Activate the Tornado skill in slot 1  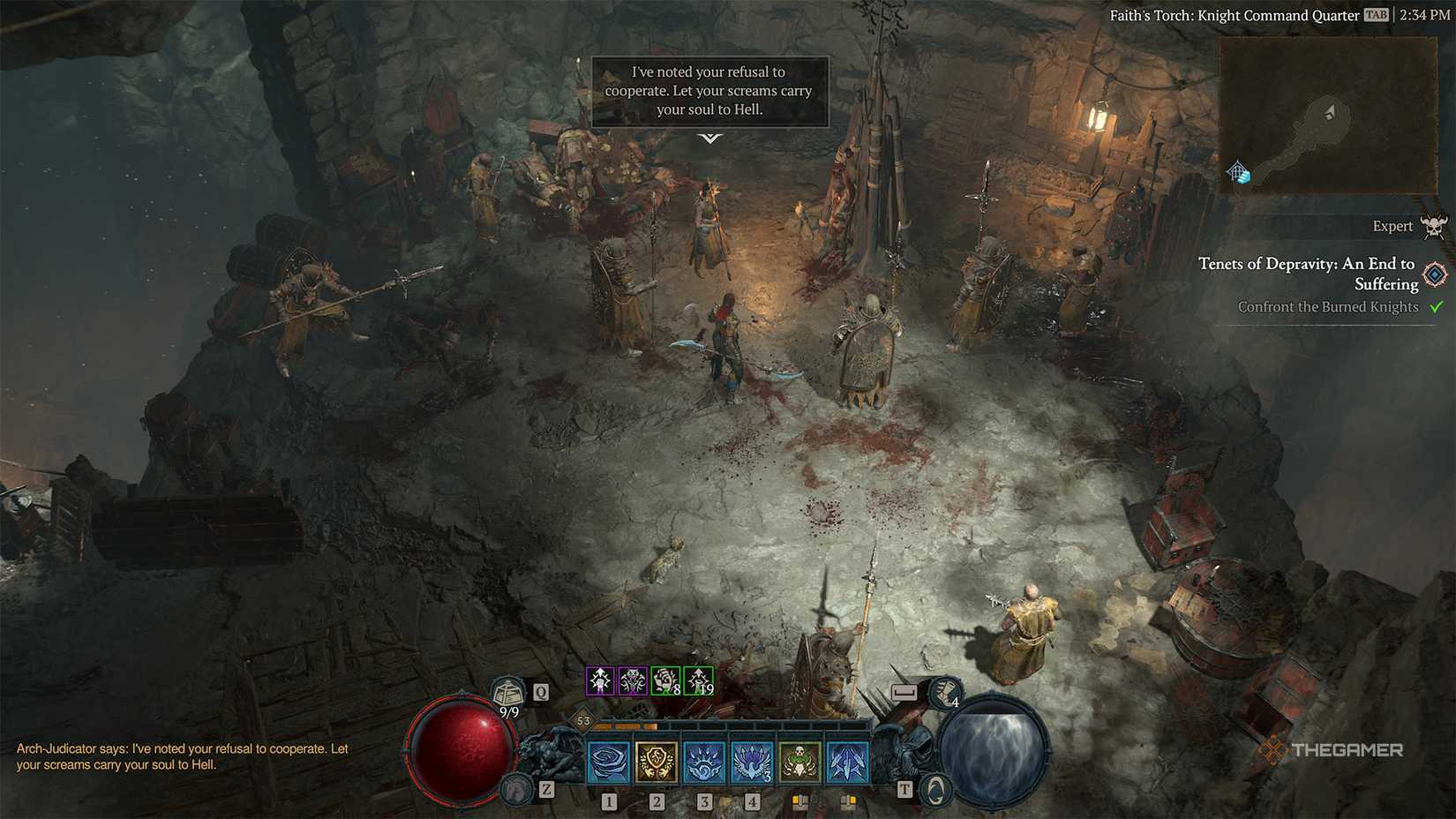tap(609, 763)
